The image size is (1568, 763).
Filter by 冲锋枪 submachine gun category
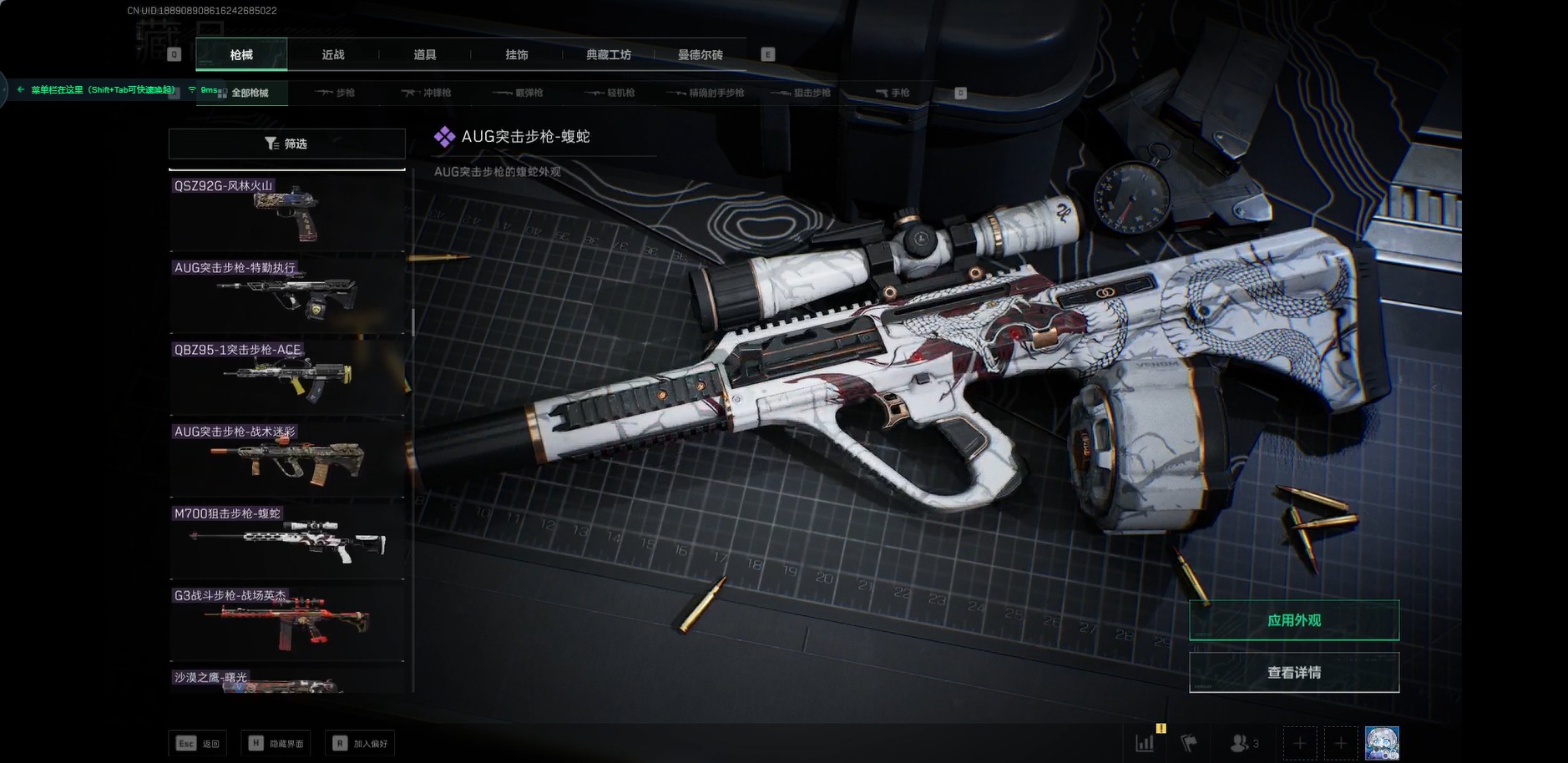427,93
